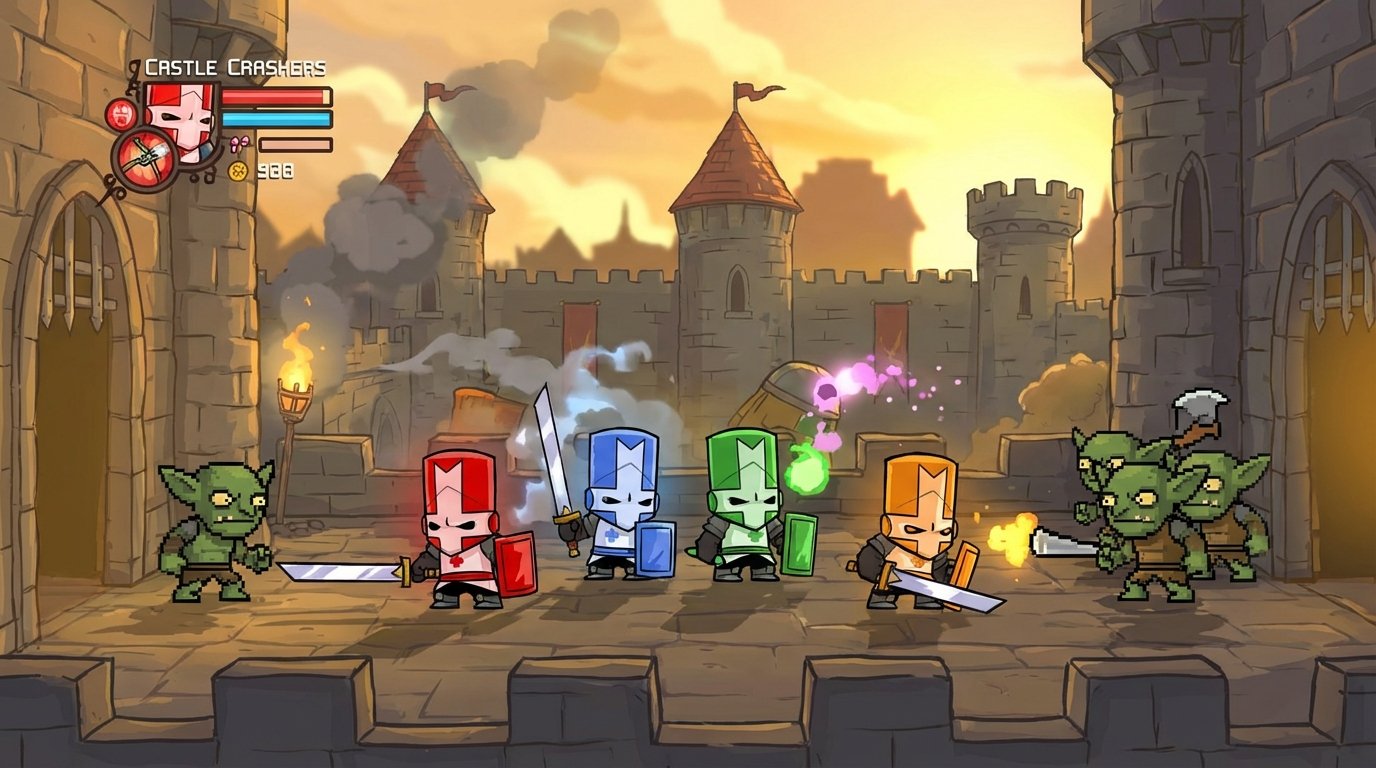
Task: Select the gold coin currency icon
Action: (x=238, y=171)
